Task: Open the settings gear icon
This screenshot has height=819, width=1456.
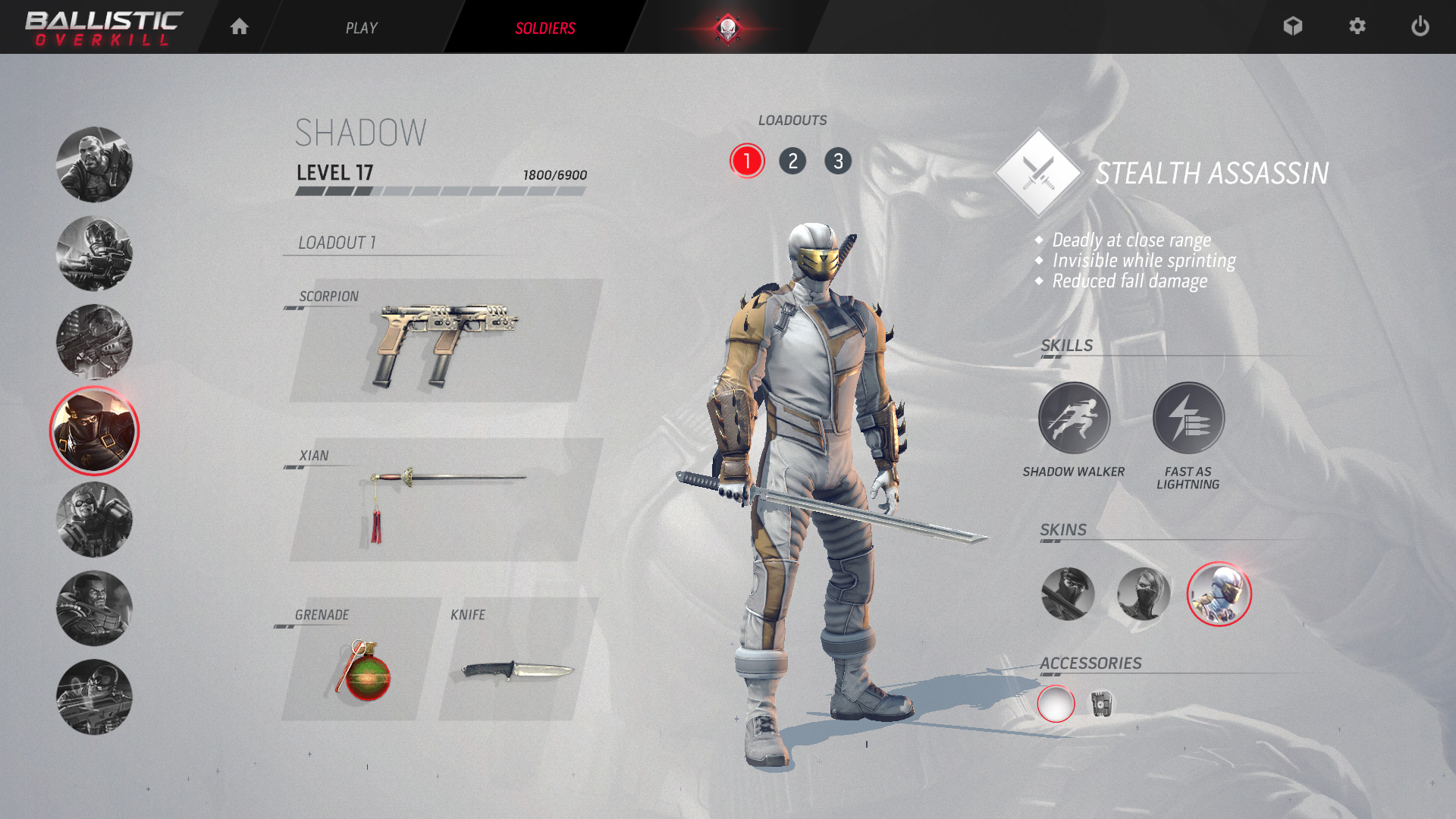Action: [x=1357, y=27]
